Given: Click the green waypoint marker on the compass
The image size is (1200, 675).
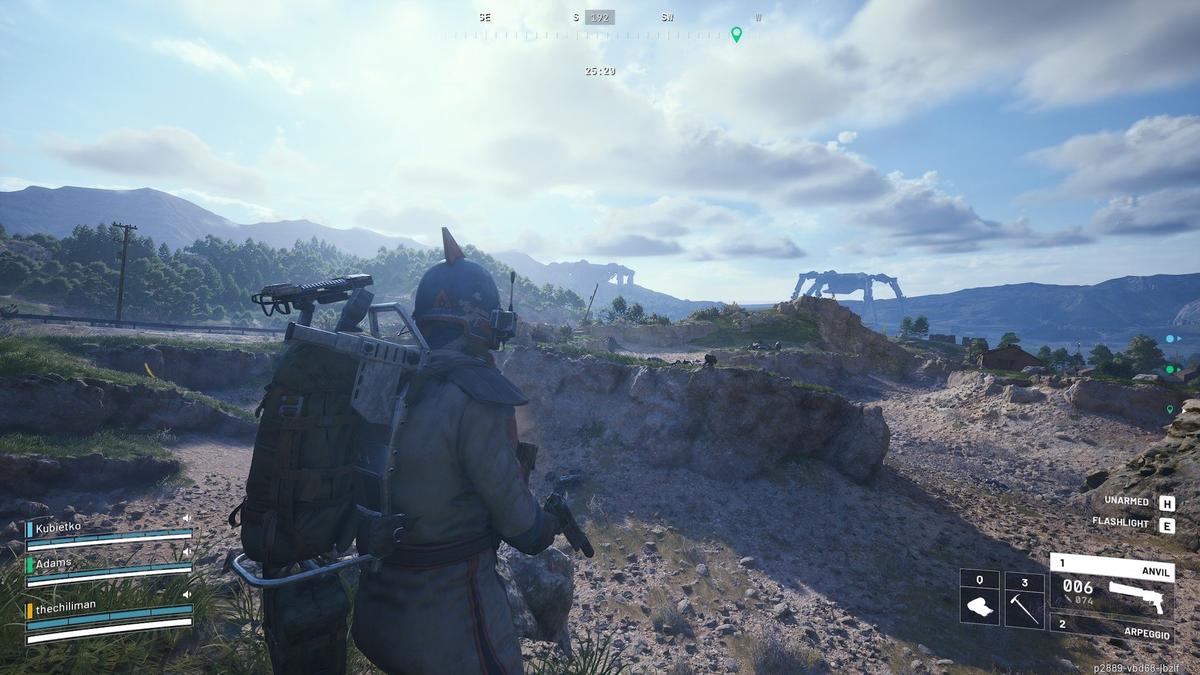Looking at the screenshot, I should pos(737,35).
